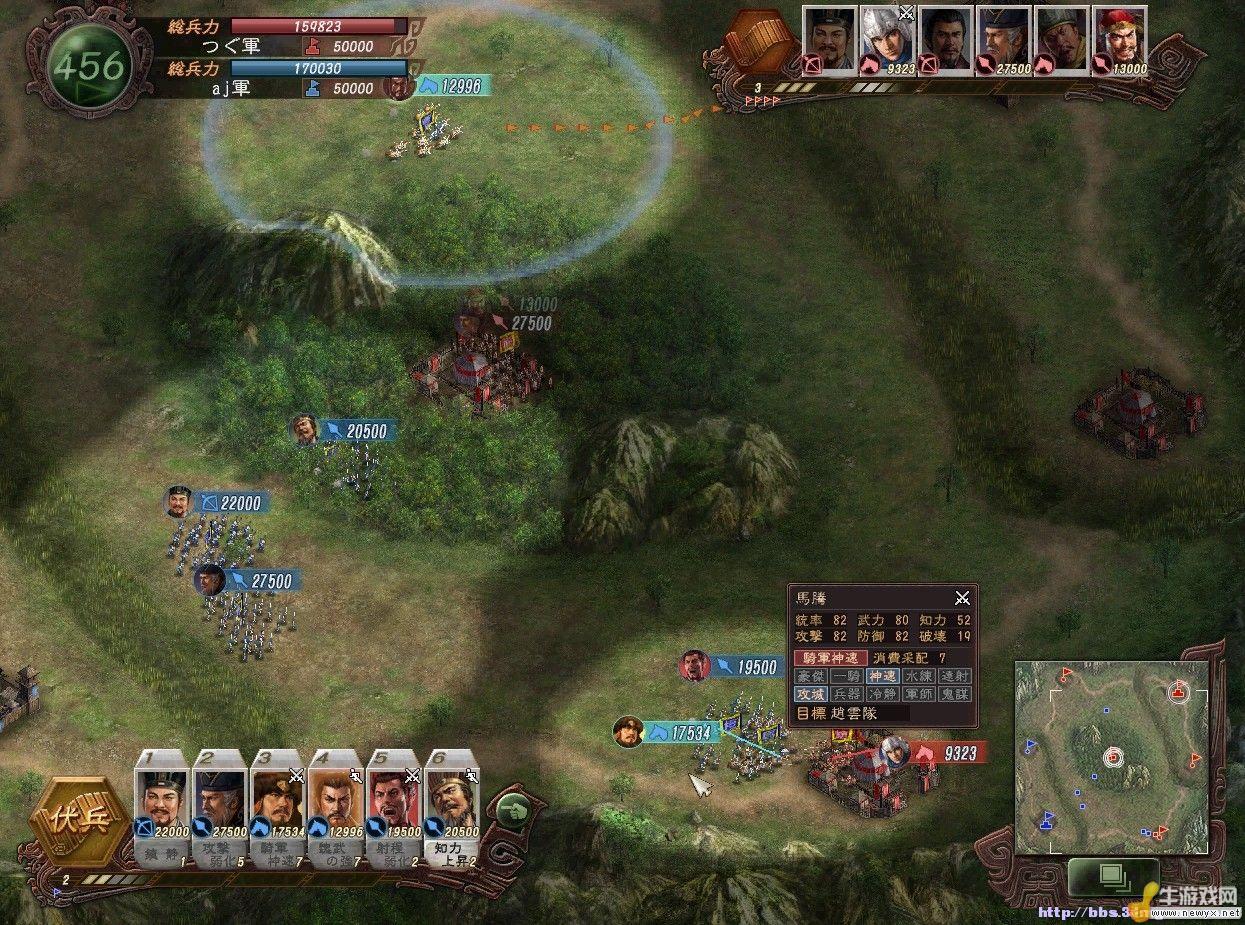Select general card 5 with 19500 troops
The height and width of the screenshot is (925, 1245).
pyautogui.click(x=394, y=800)
